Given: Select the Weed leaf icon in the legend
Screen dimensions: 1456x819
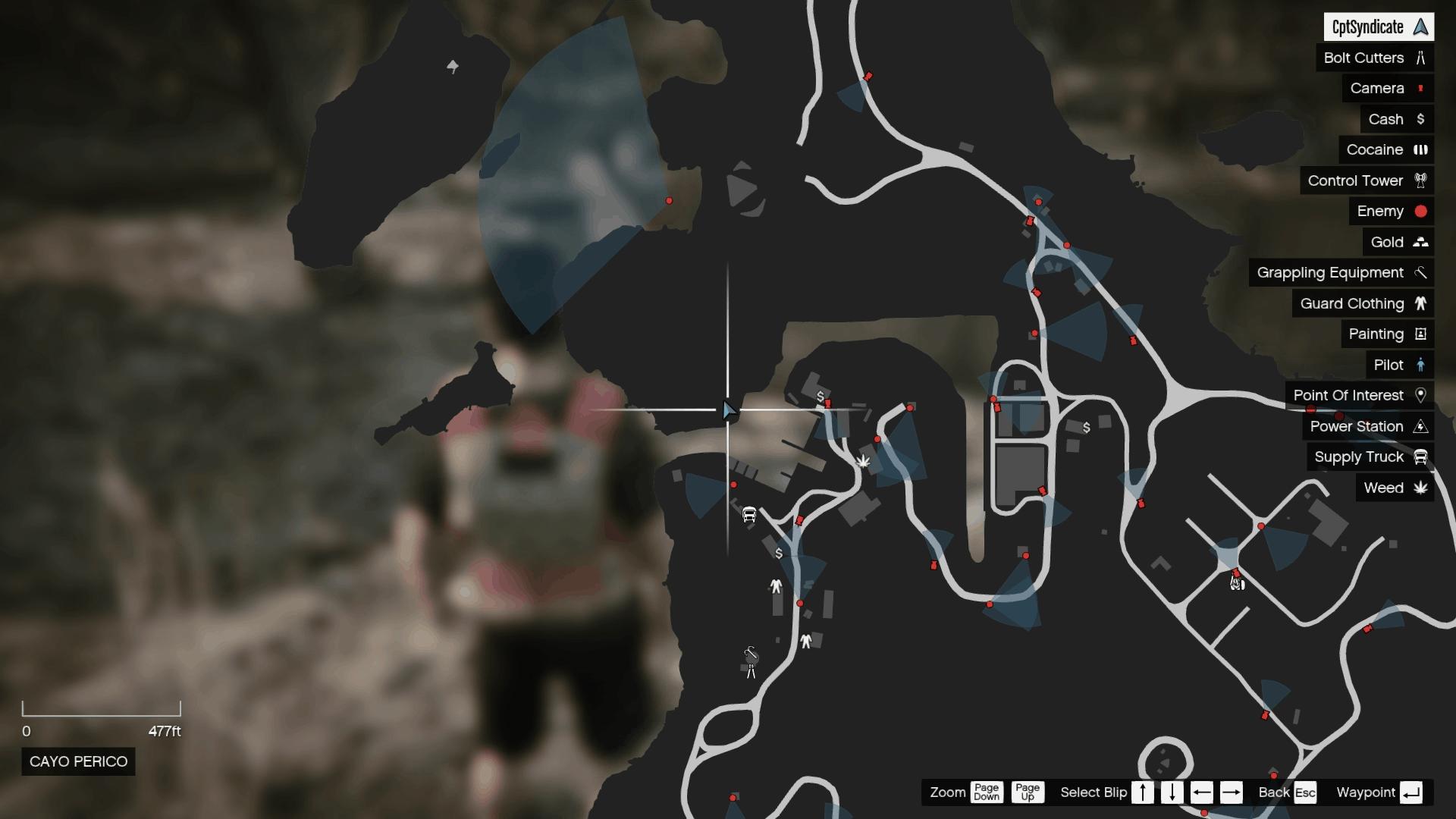Looking at the screenshot, I should (1421, 488).
